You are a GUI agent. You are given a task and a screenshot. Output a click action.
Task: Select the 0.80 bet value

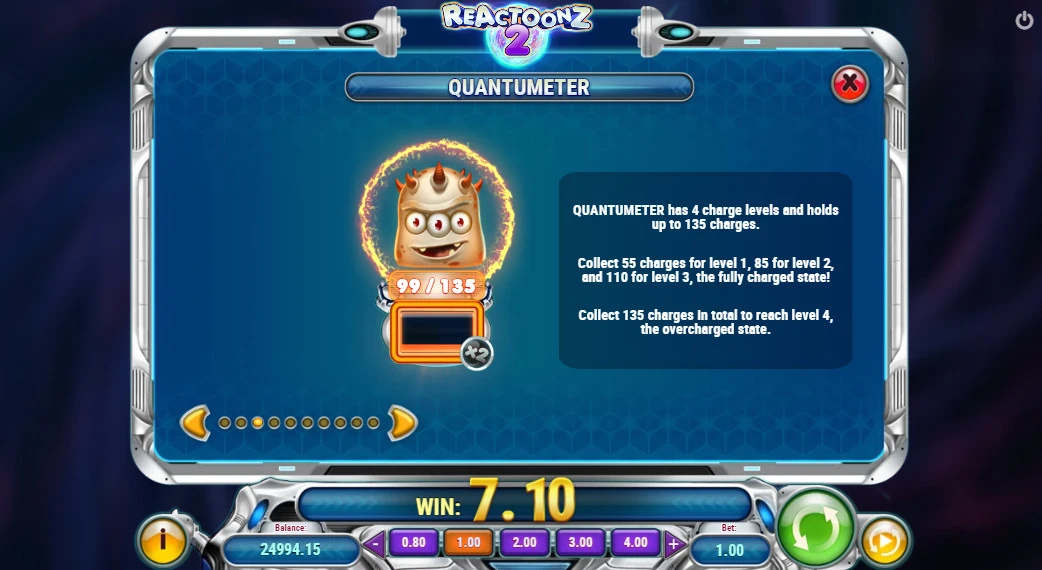click(x=413, y=543)
